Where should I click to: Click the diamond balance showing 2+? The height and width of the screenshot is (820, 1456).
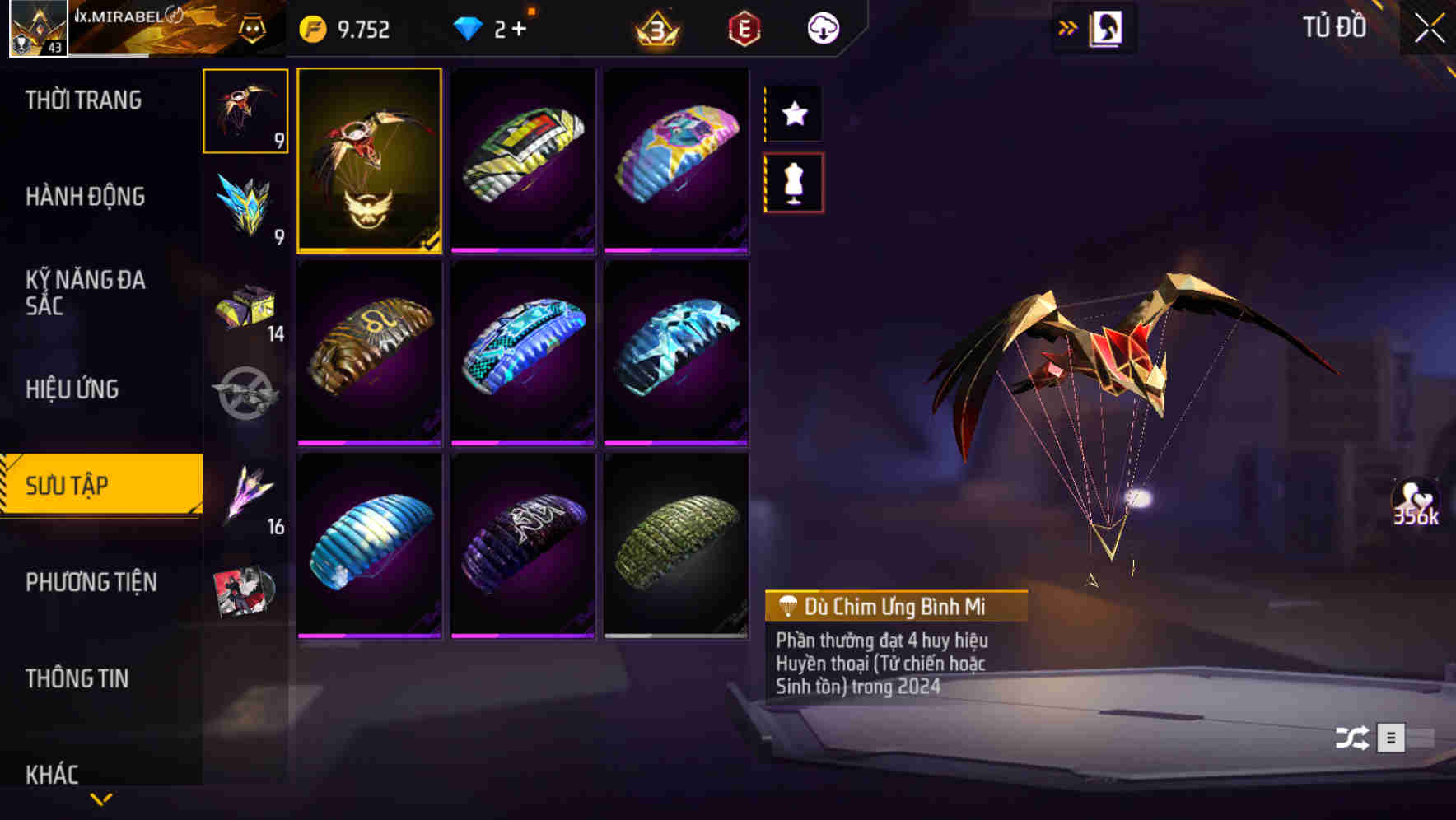pyautogui.click(x=492, y=28)
